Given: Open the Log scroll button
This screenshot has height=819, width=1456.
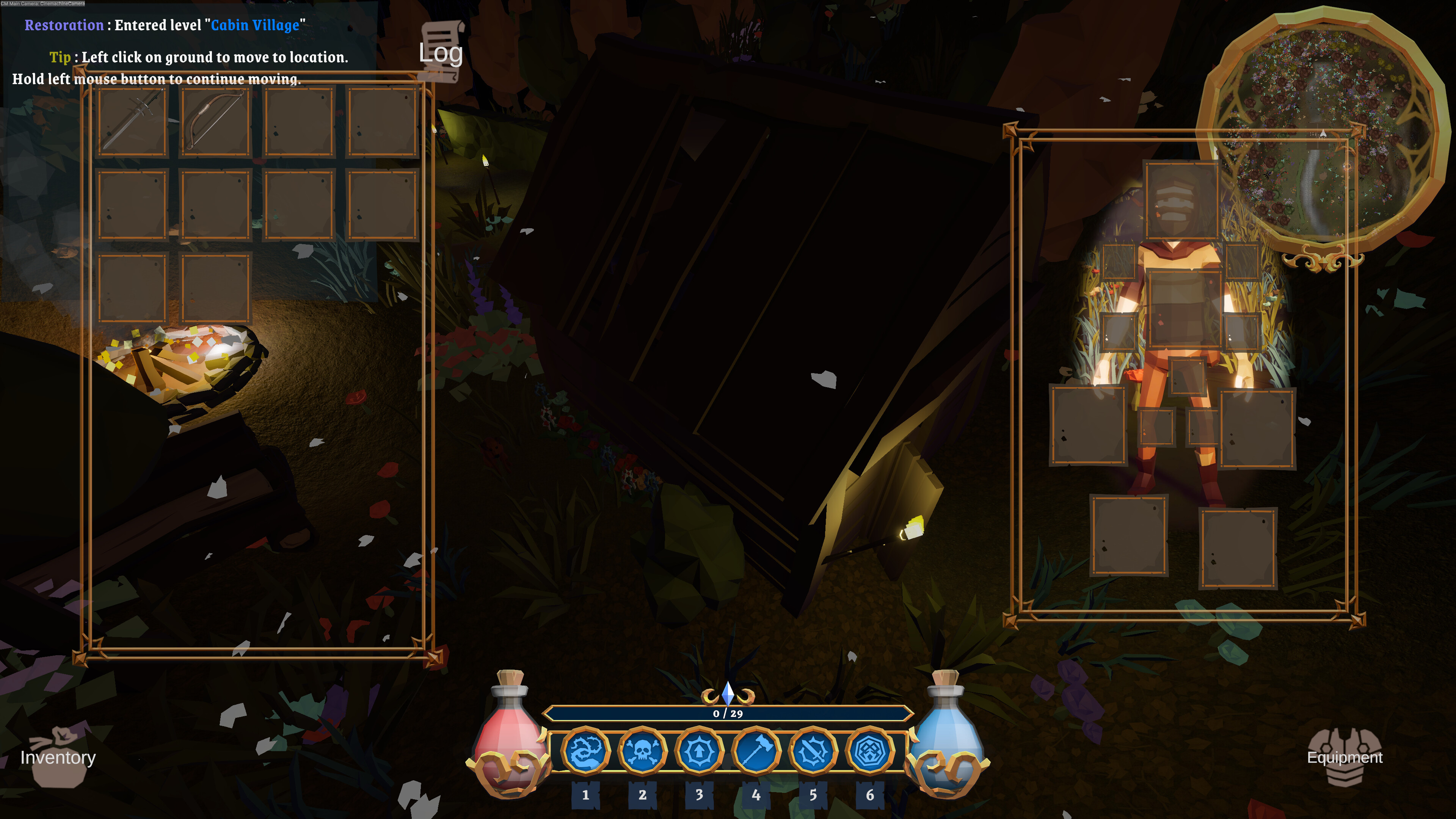Looking at the screenshot, I should tap(441, 52).
